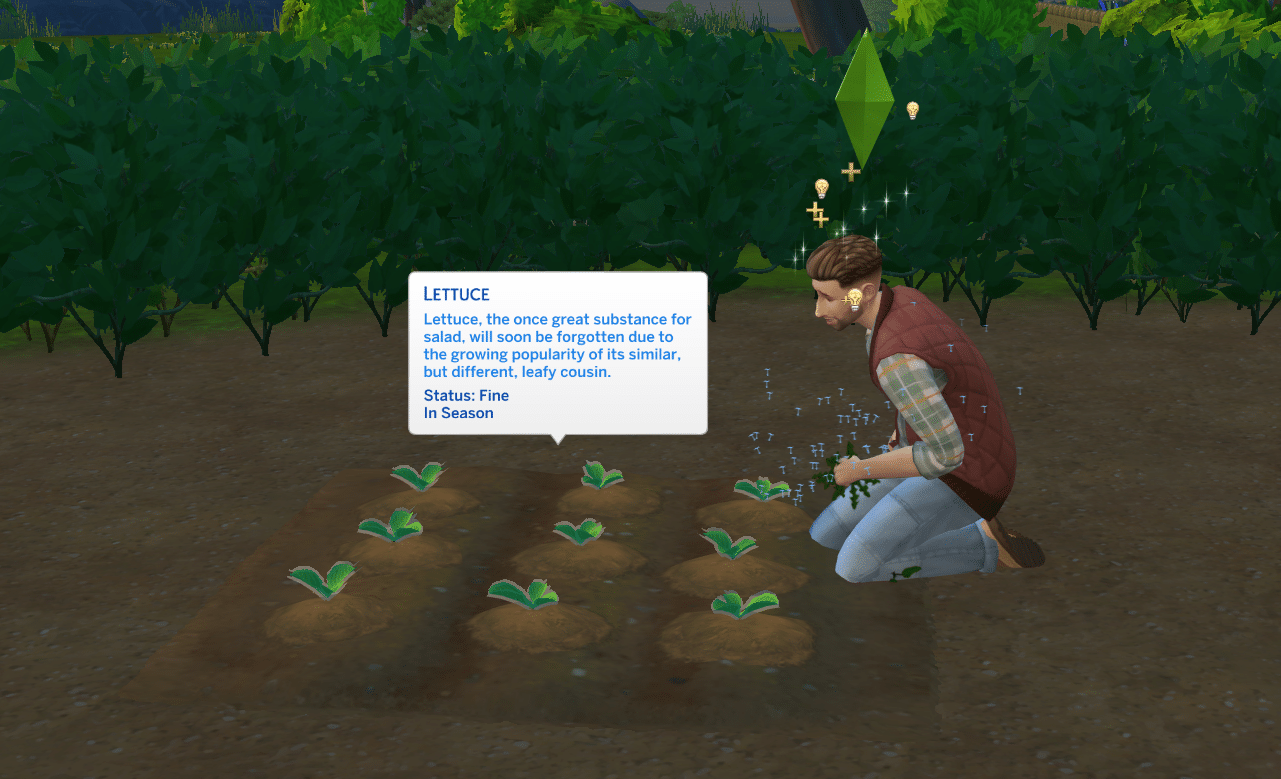This screenshot has width=1281, height=779.
Task: Click the tooltip pointer arrow below the popup
Action: (x=557, y=438)
